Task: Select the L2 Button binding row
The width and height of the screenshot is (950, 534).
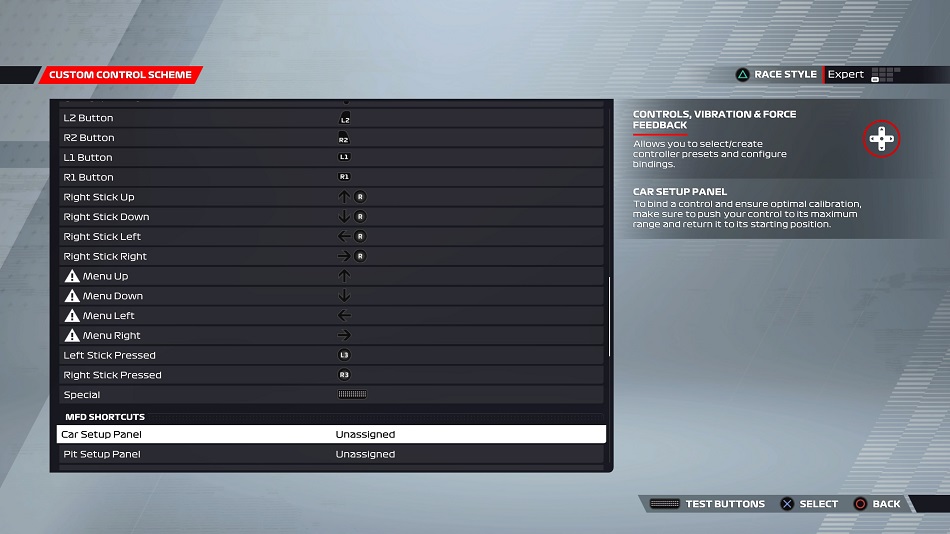Action: pos(331,118)
